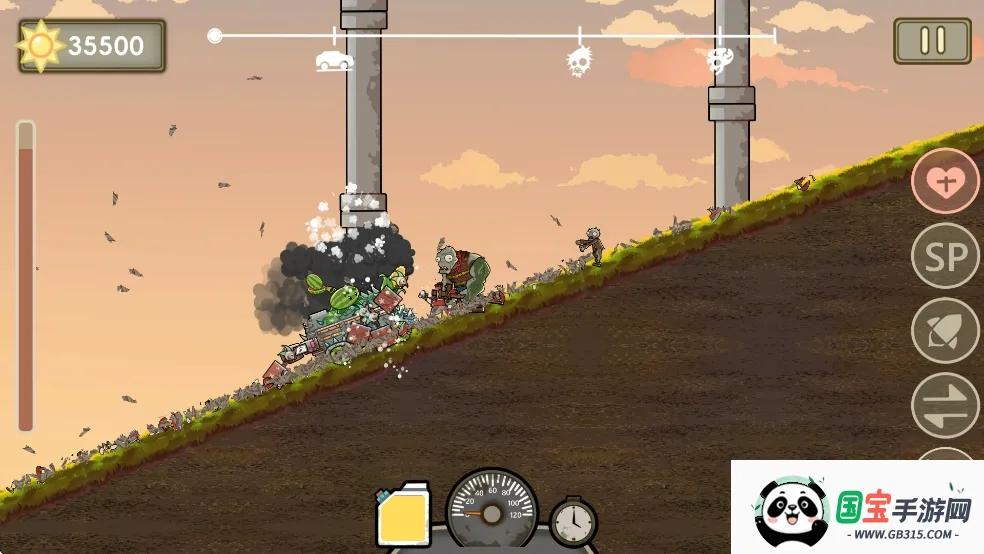Click the yellow fuel canister icon
Viewport: 984px width, 554px height.
click(x=403, y=516)
